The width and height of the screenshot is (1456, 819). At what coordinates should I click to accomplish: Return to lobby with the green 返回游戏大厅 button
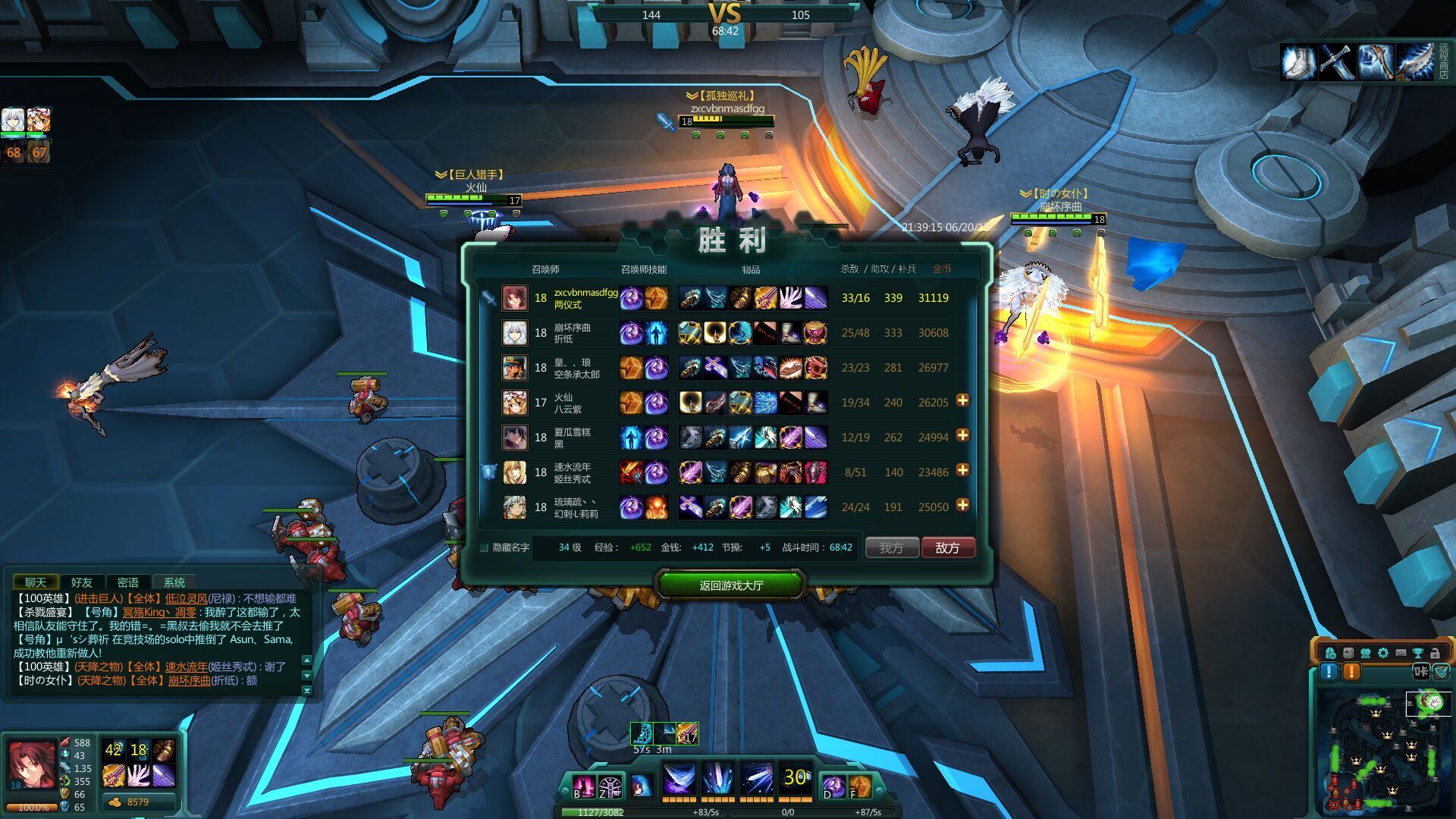[730, 585]
